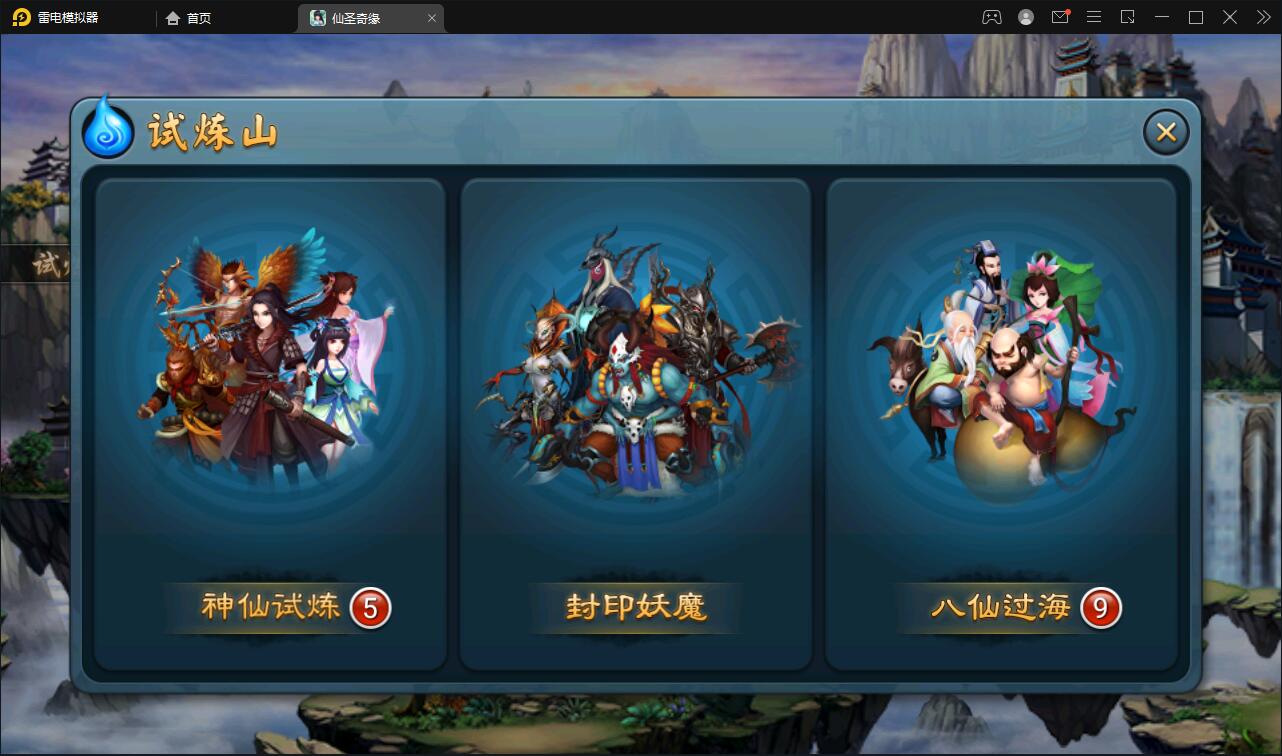This screenshot has width=1282, height=756.
Task: Open the gamepad/controller icon in the title bar
Action: pos(992,17)
